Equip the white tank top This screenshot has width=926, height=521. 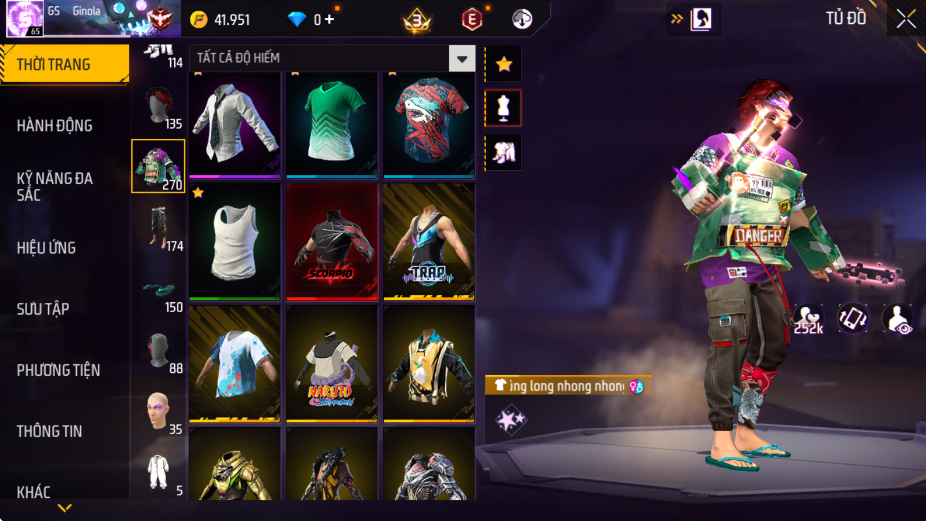235,240
